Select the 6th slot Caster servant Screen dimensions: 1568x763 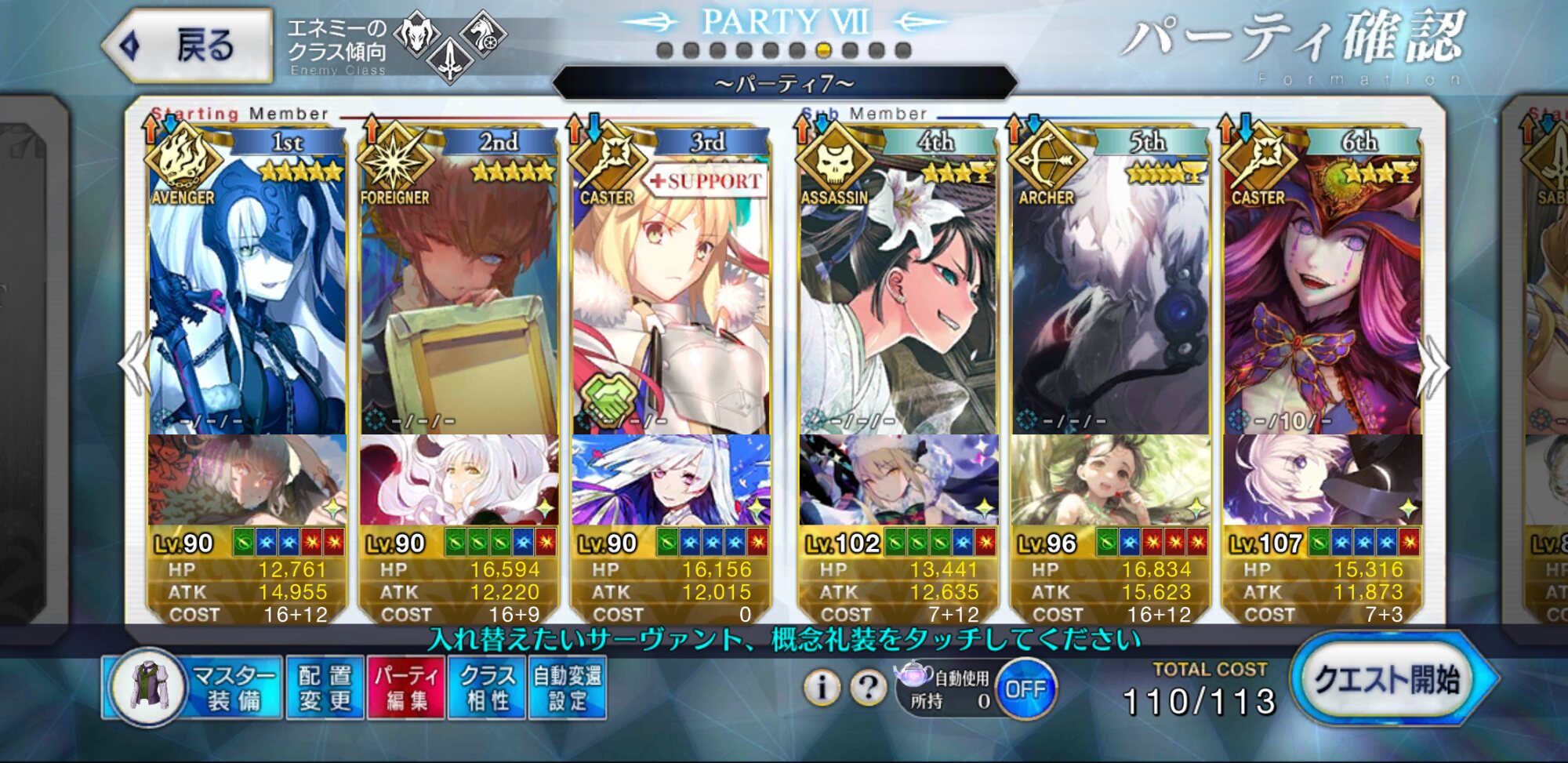tap(1323, 298)
